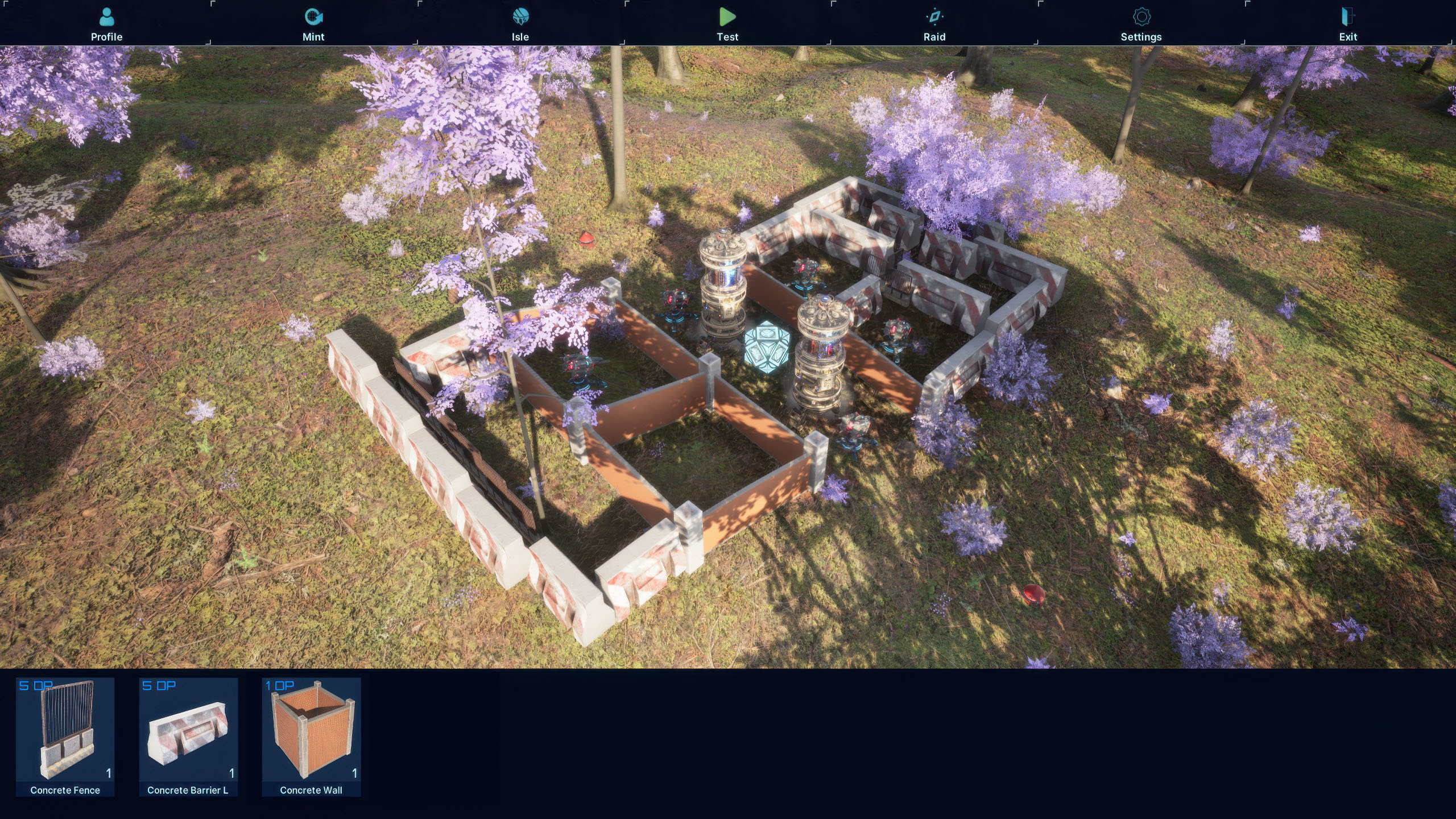This screenshot has height=819, width=1456.
Task: Open Settings with the gear icon
Action: (1142, 16)
